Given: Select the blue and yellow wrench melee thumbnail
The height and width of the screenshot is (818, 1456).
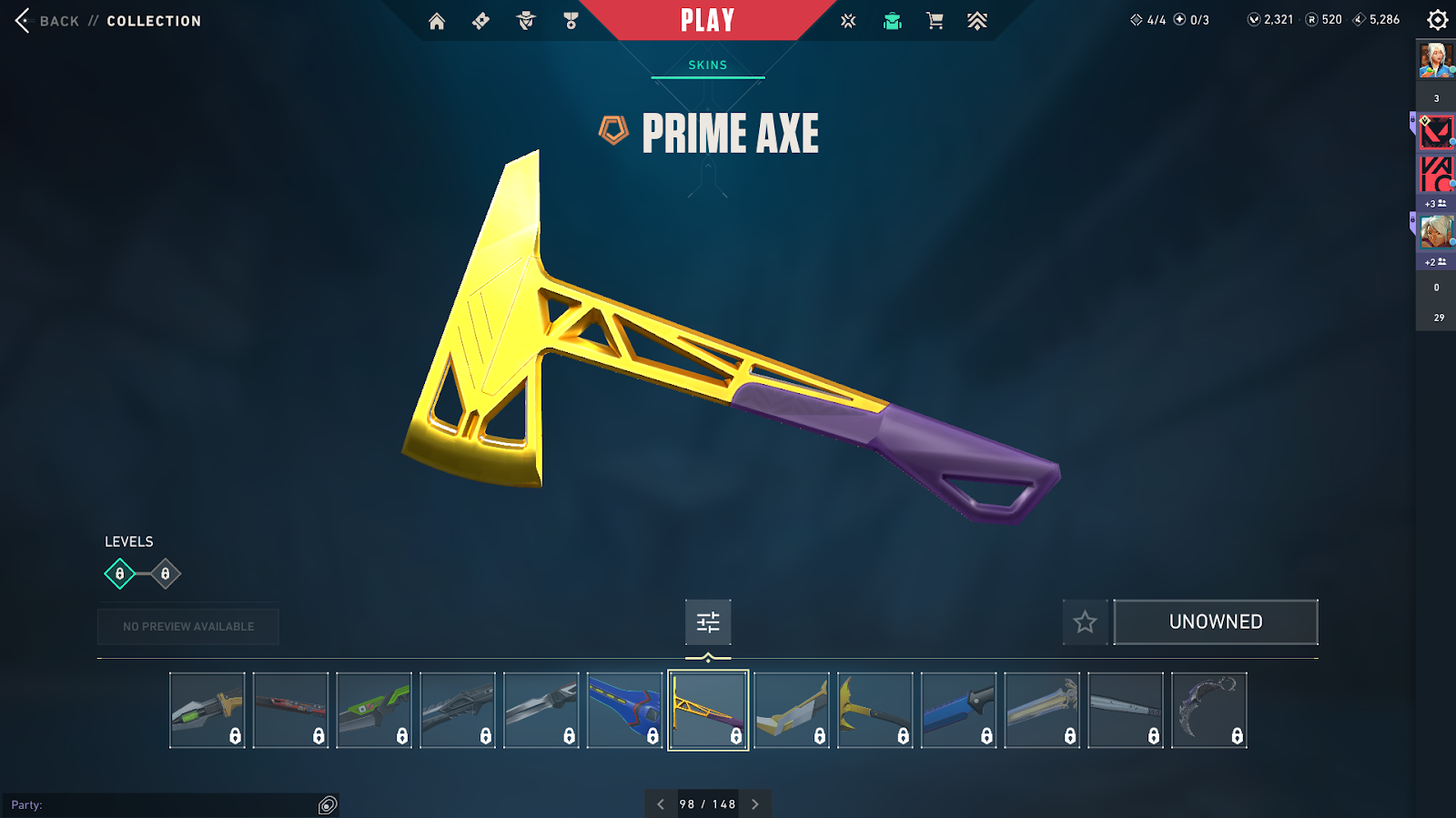Looking at the screenshot, I should coord(625,711).
